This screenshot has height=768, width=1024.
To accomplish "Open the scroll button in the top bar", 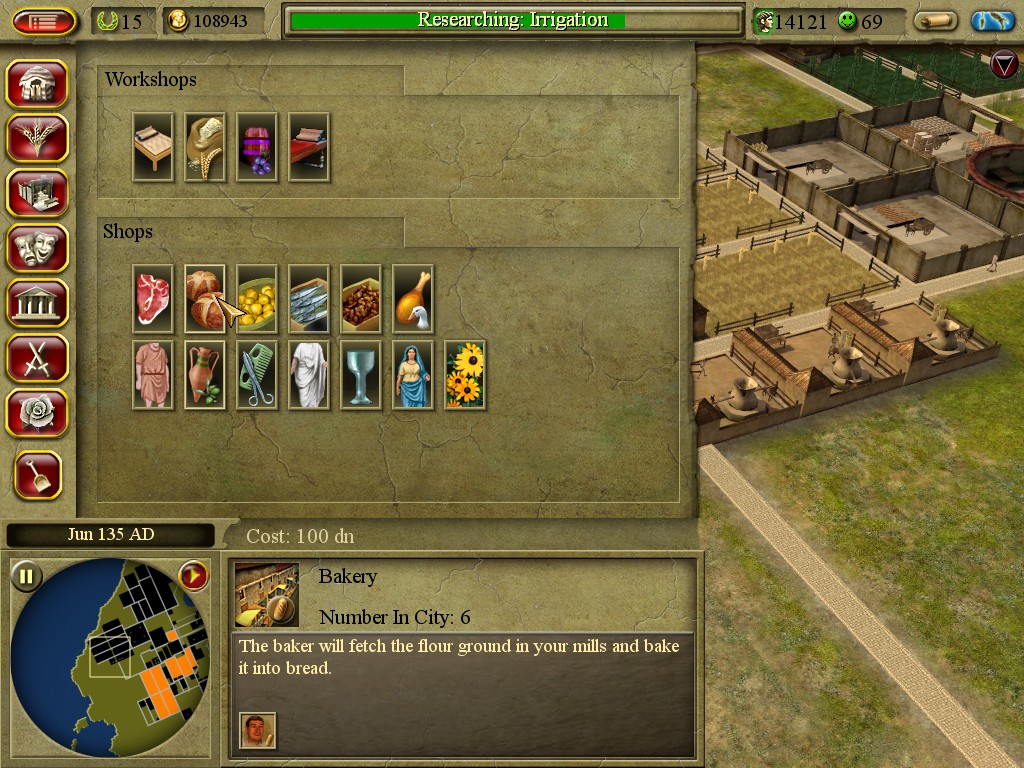I will pyautogui.click(x=936, y=21).
